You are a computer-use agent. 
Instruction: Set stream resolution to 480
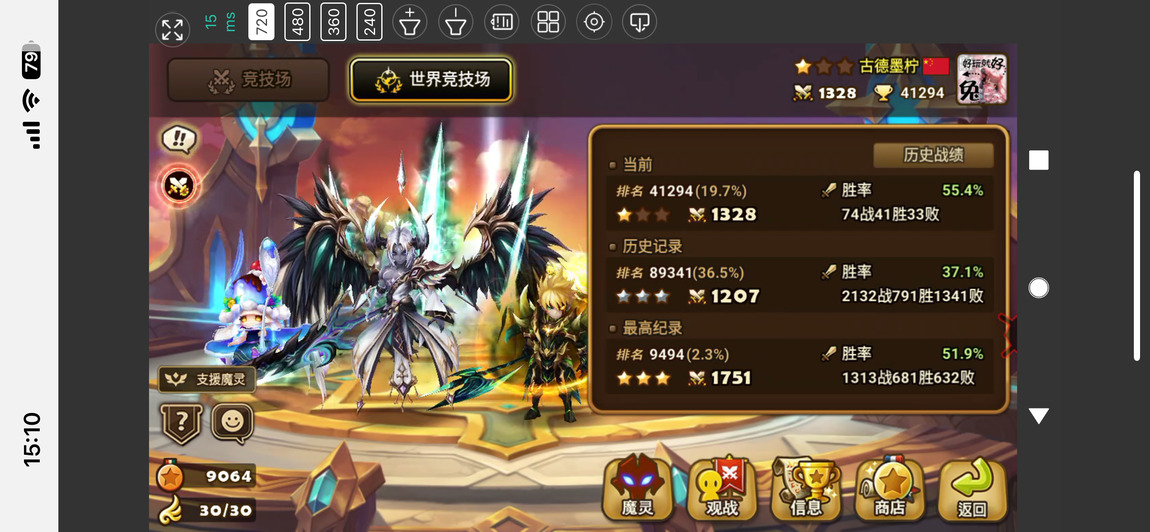(297, 22)
